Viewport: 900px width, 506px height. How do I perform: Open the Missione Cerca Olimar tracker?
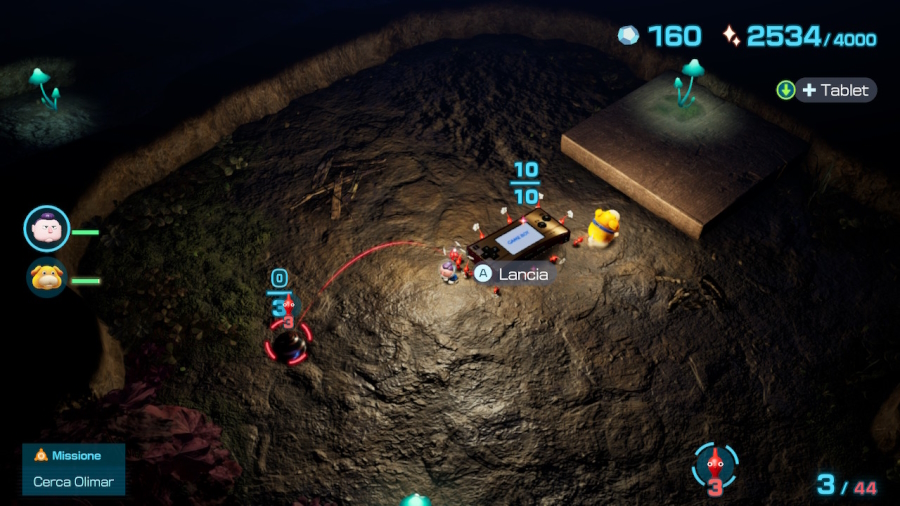click(74, 469)
